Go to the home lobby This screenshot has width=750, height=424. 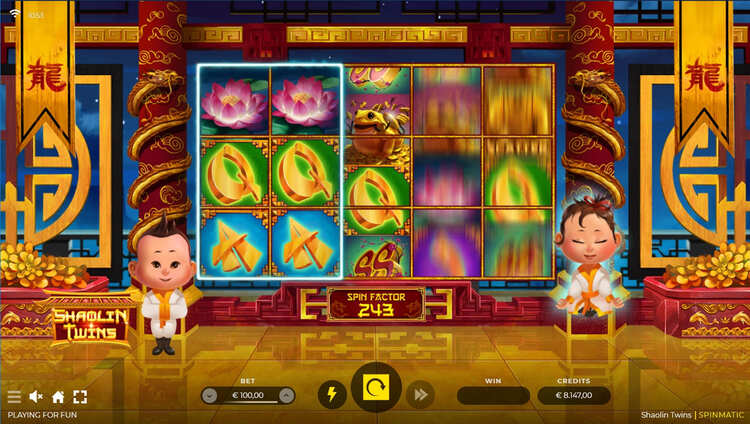pos(58,397)
